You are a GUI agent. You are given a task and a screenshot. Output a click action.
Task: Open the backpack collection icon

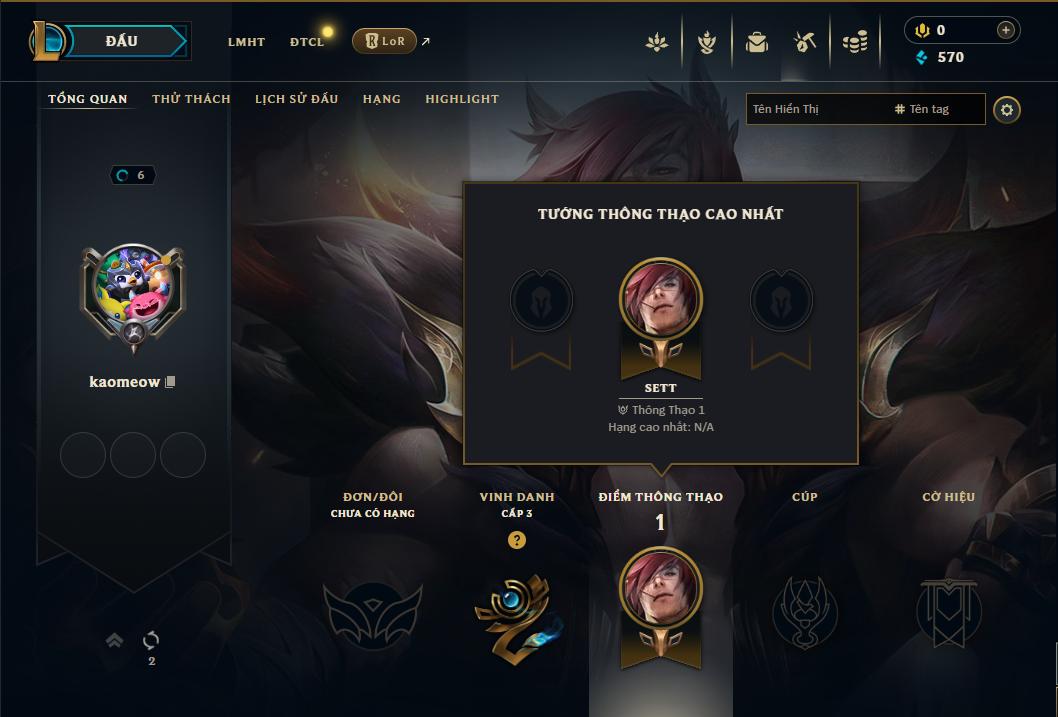[757, 42]
